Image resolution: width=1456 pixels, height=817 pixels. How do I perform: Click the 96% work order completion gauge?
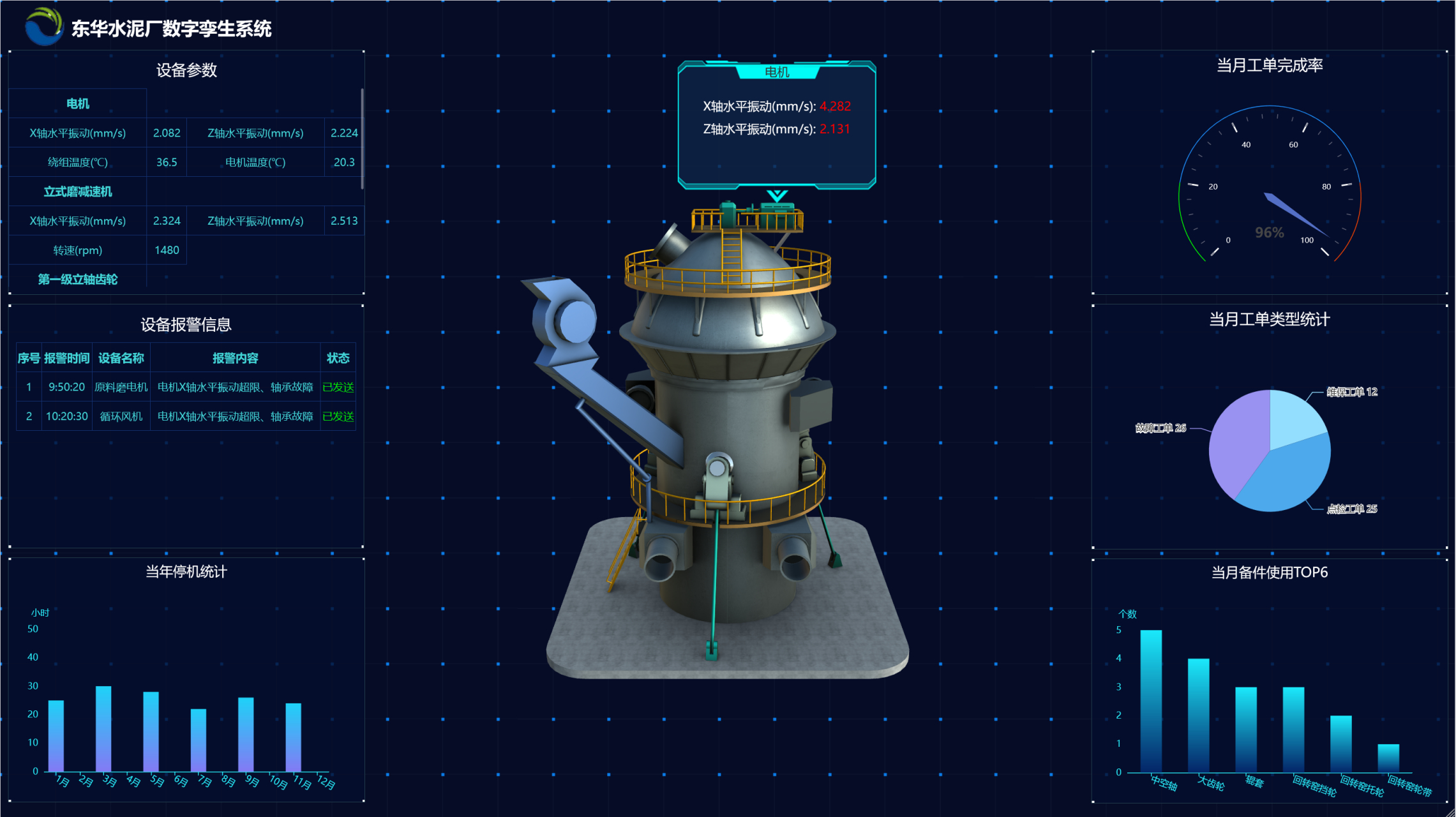pyautogui.click(x=1269, y=191)
